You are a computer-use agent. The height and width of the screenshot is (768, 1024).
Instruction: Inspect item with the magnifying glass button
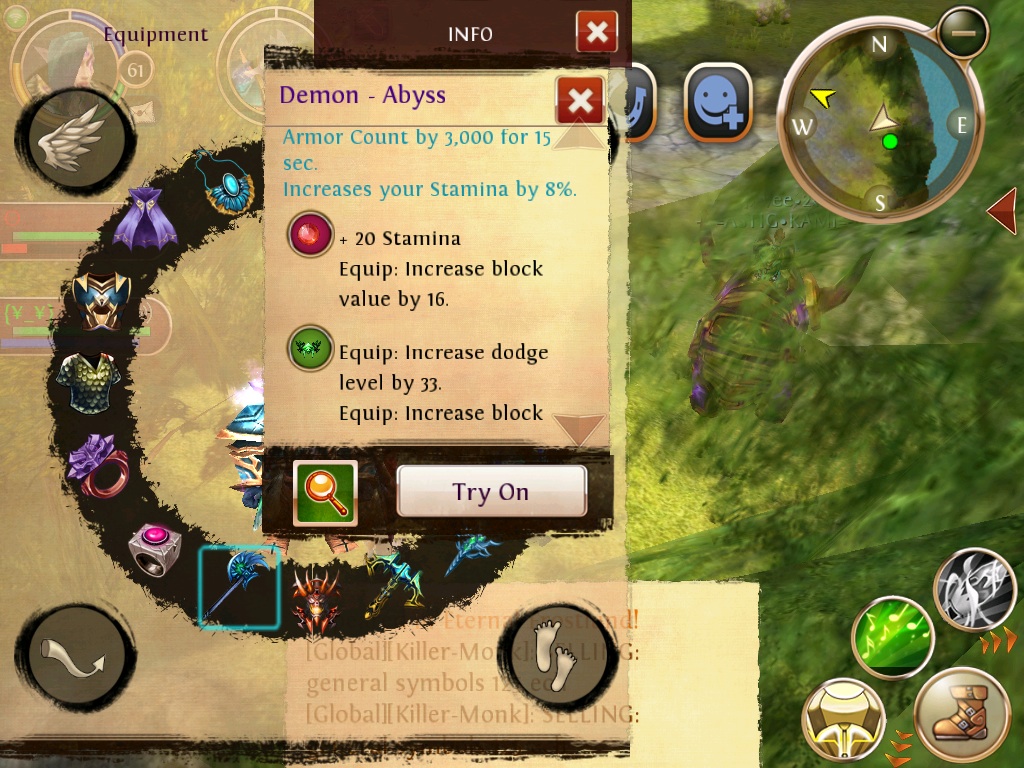[325, 493]
